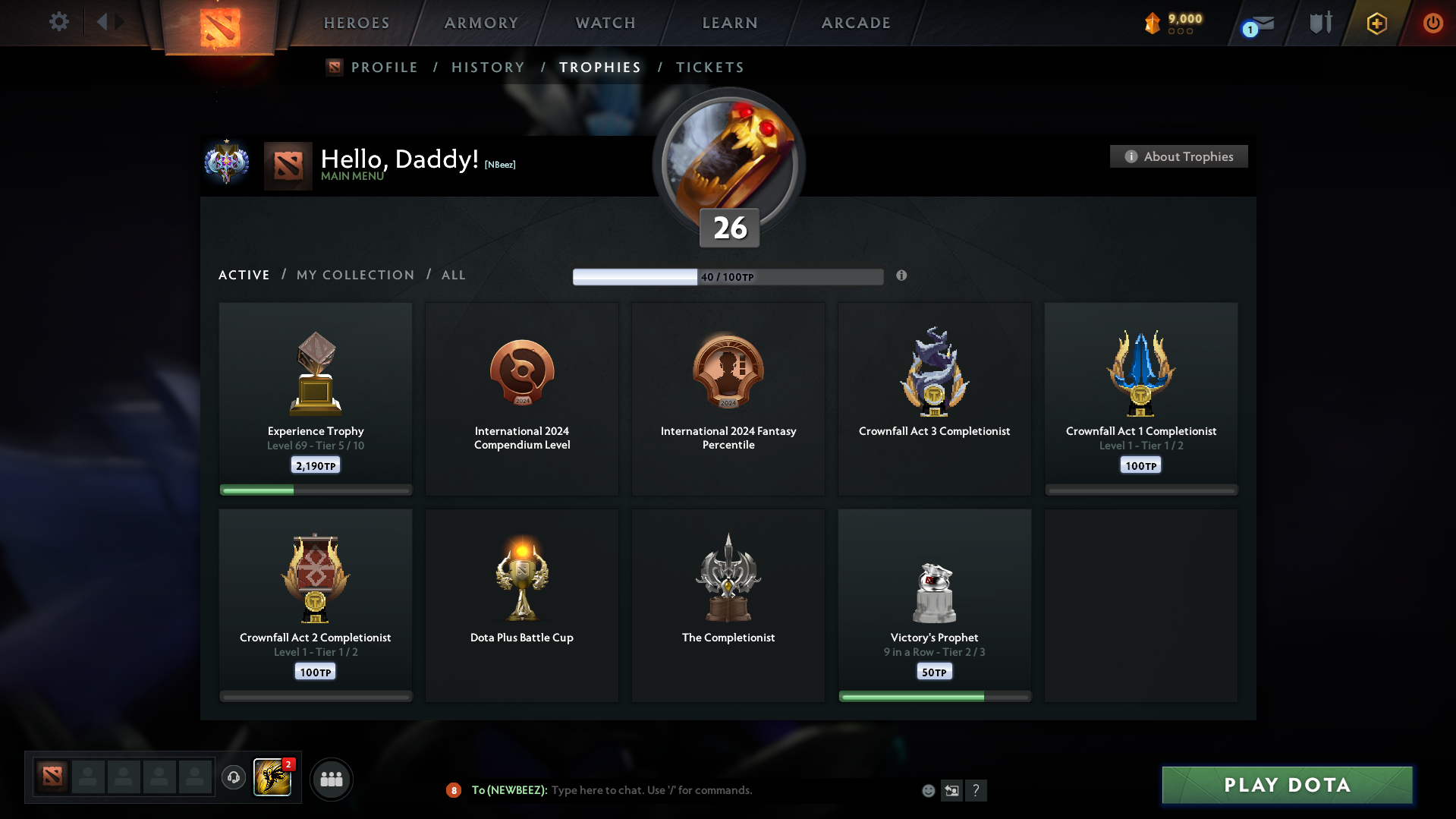The width and height of the screenshot is (1456, 819).
Task: Open the friends list icon near chat
Action: pyautogui.click(x=331, y=778)
